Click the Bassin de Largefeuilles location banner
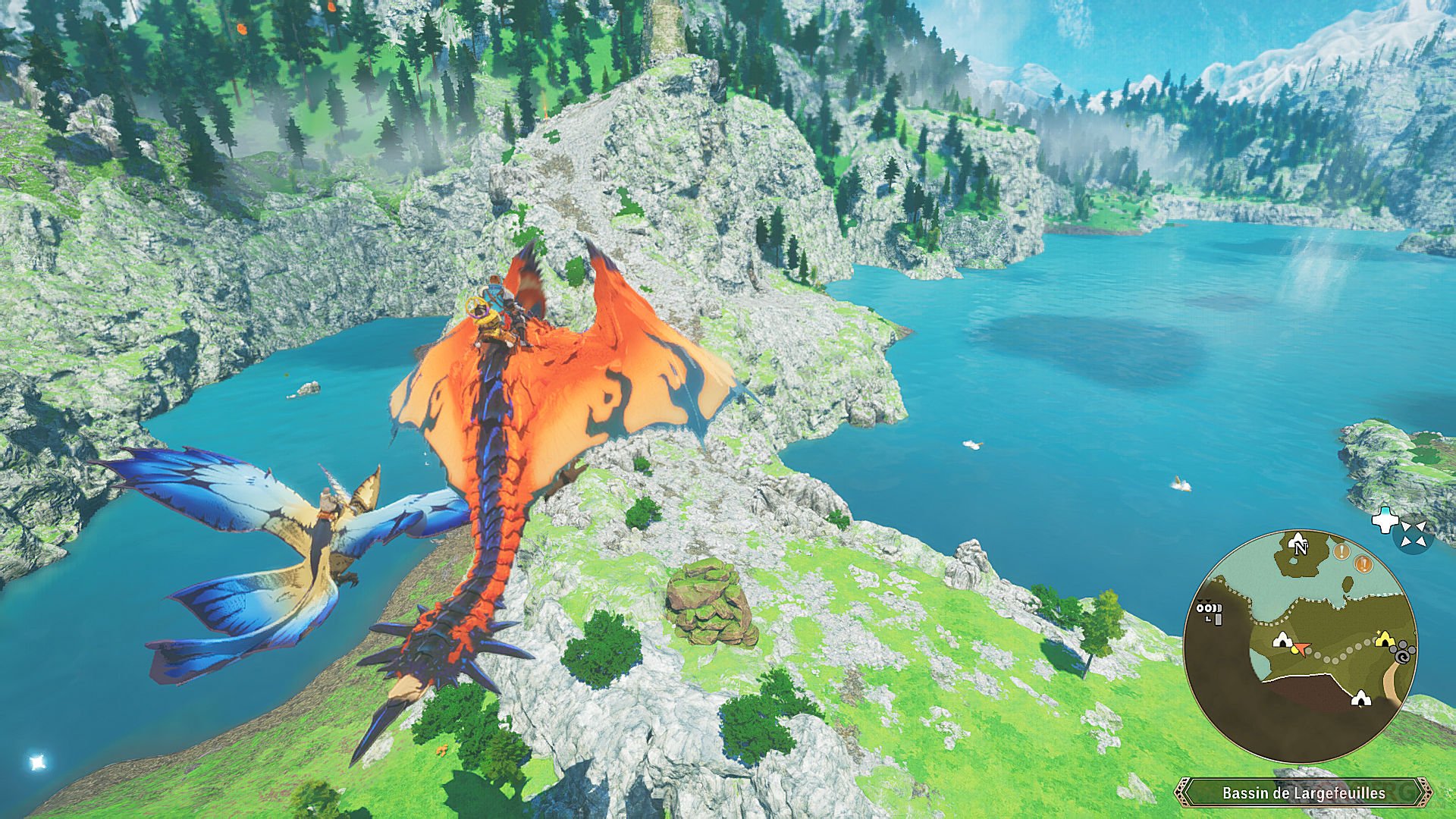This screenshot has width=1456, height=819. pyautogui.click(x=1304, y=793)
